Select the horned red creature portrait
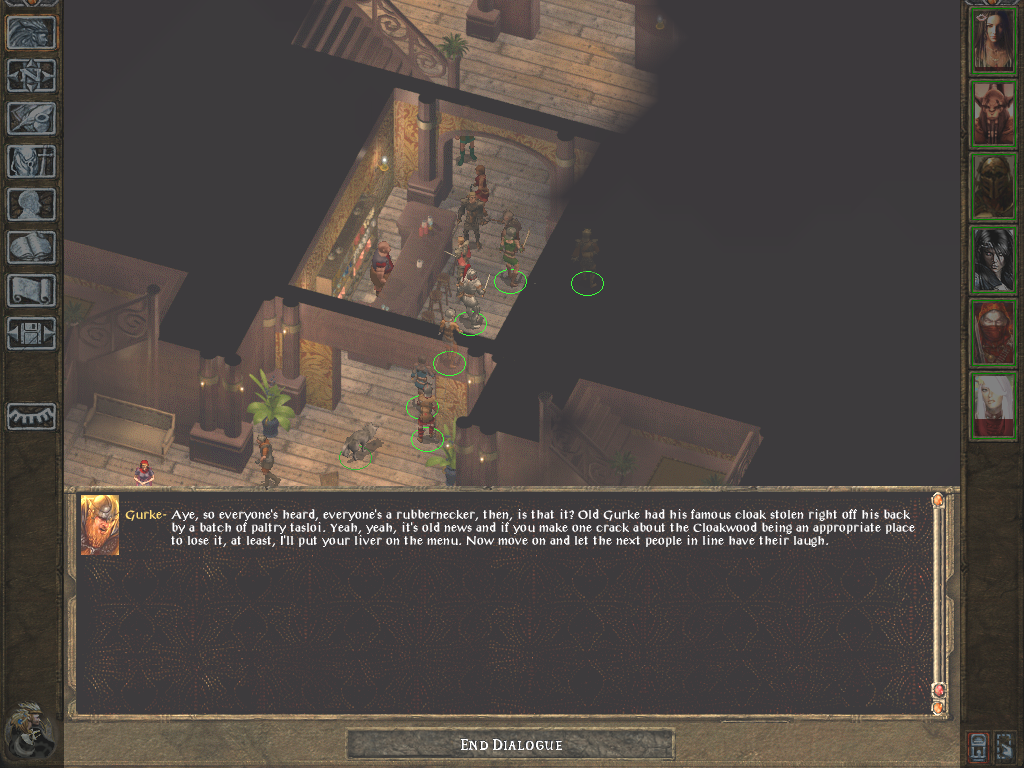The image size is (1024, 768). click(993, 114)
